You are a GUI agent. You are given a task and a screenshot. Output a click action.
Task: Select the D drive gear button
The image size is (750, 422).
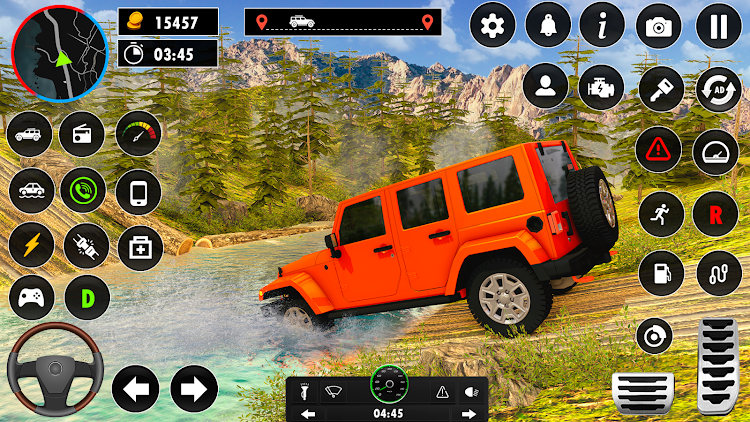tap(87, 297)
